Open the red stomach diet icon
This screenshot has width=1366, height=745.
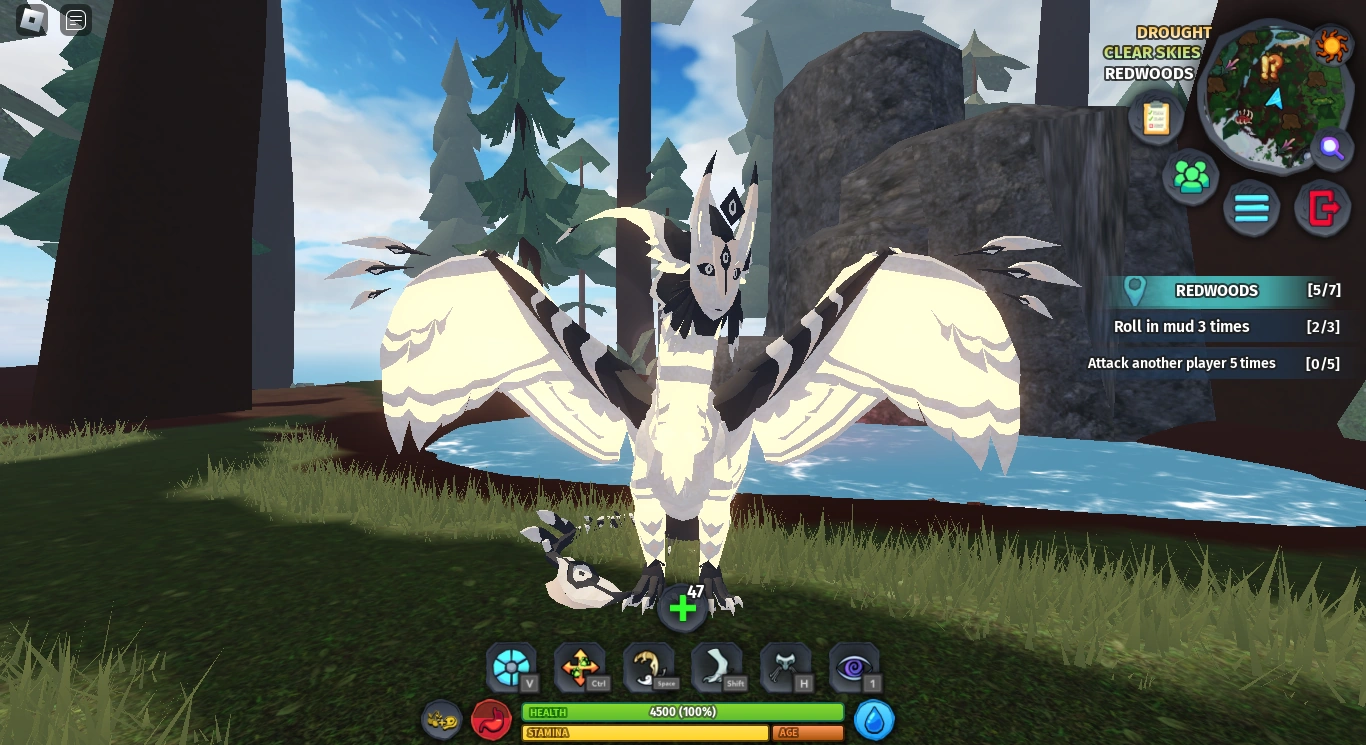point(492,719)
